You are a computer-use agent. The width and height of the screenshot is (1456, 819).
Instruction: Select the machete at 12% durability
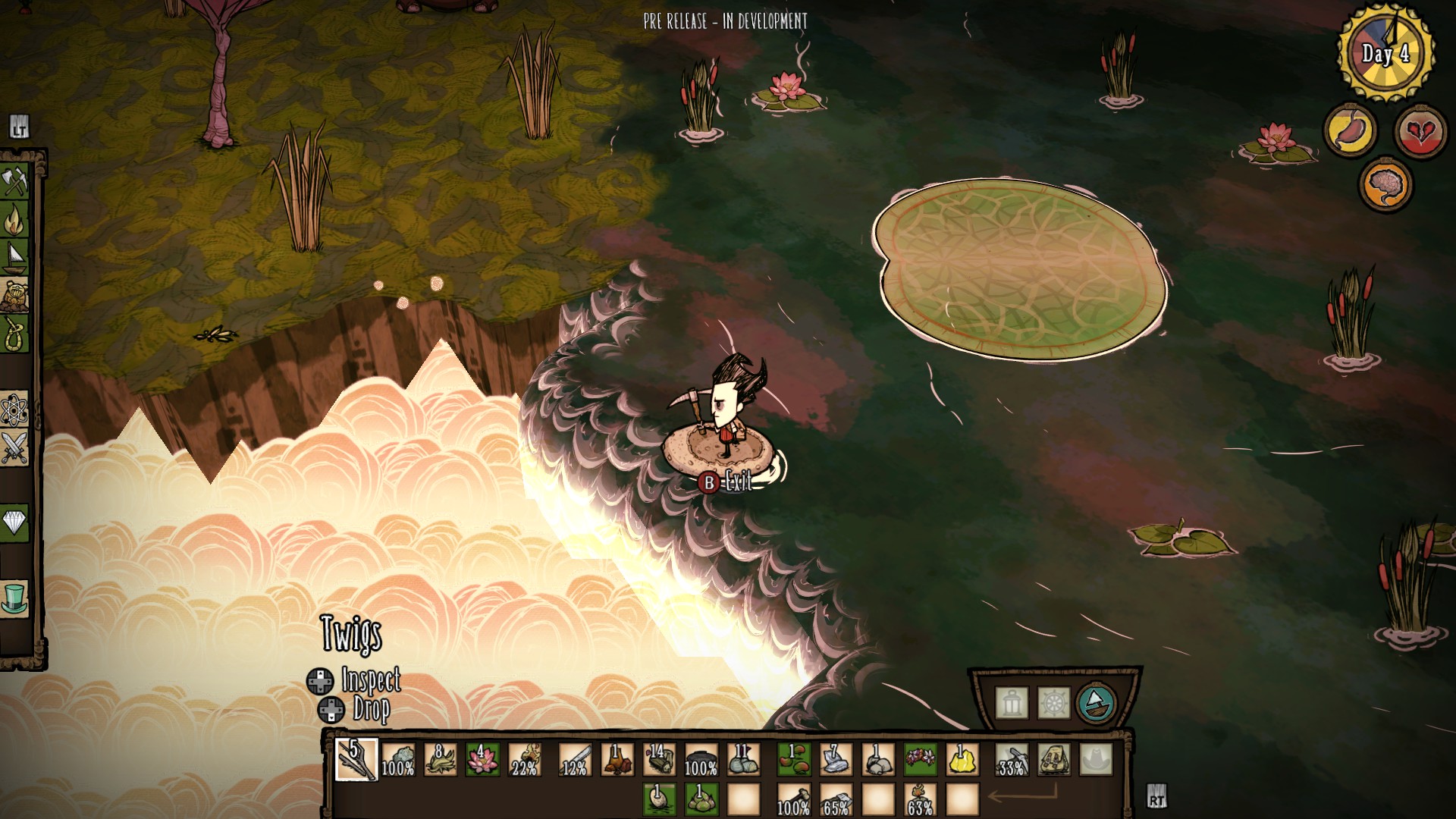(575, 758)
